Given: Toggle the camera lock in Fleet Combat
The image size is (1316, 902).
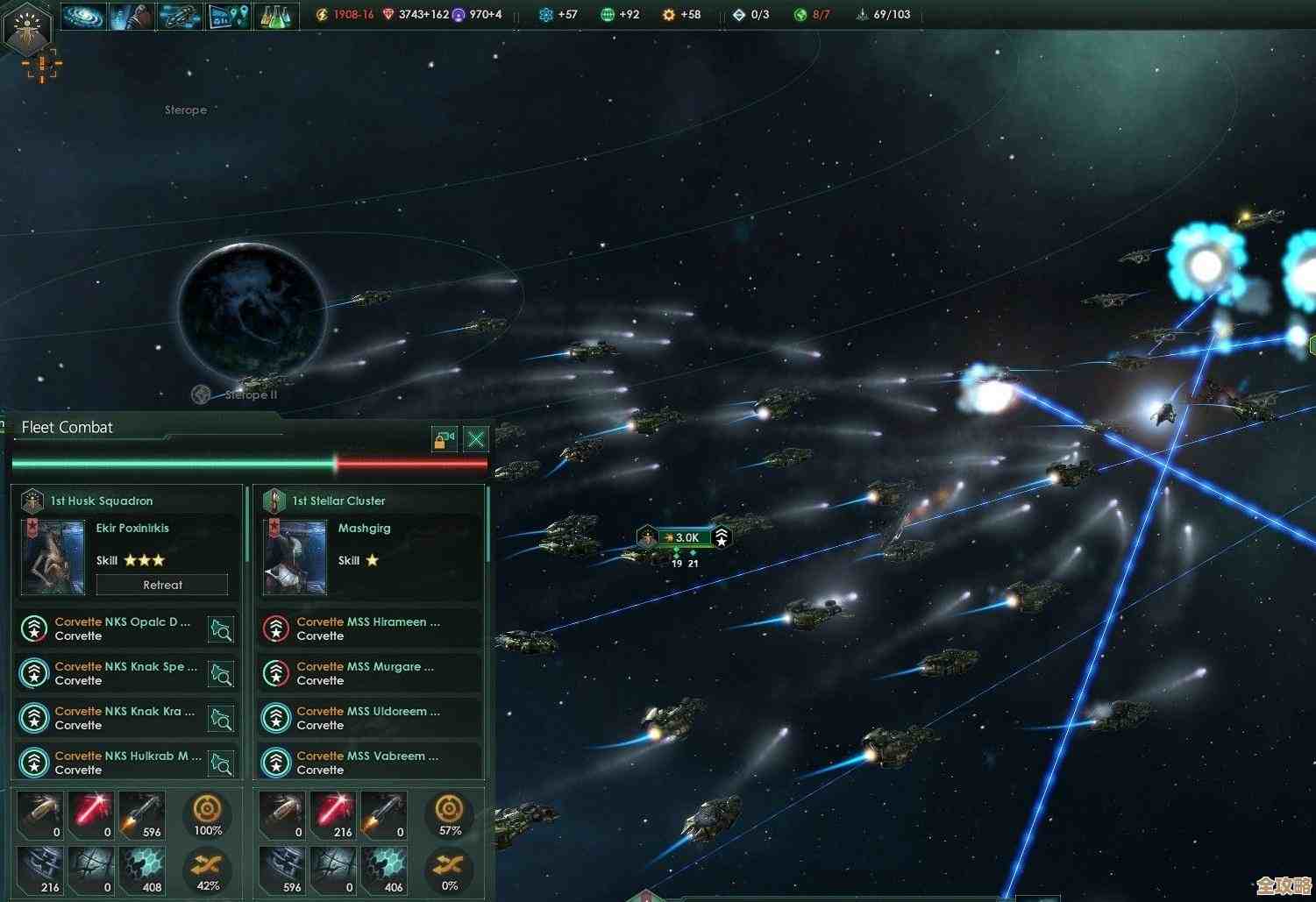Looking at the screenshot, I should click(445, 438).
